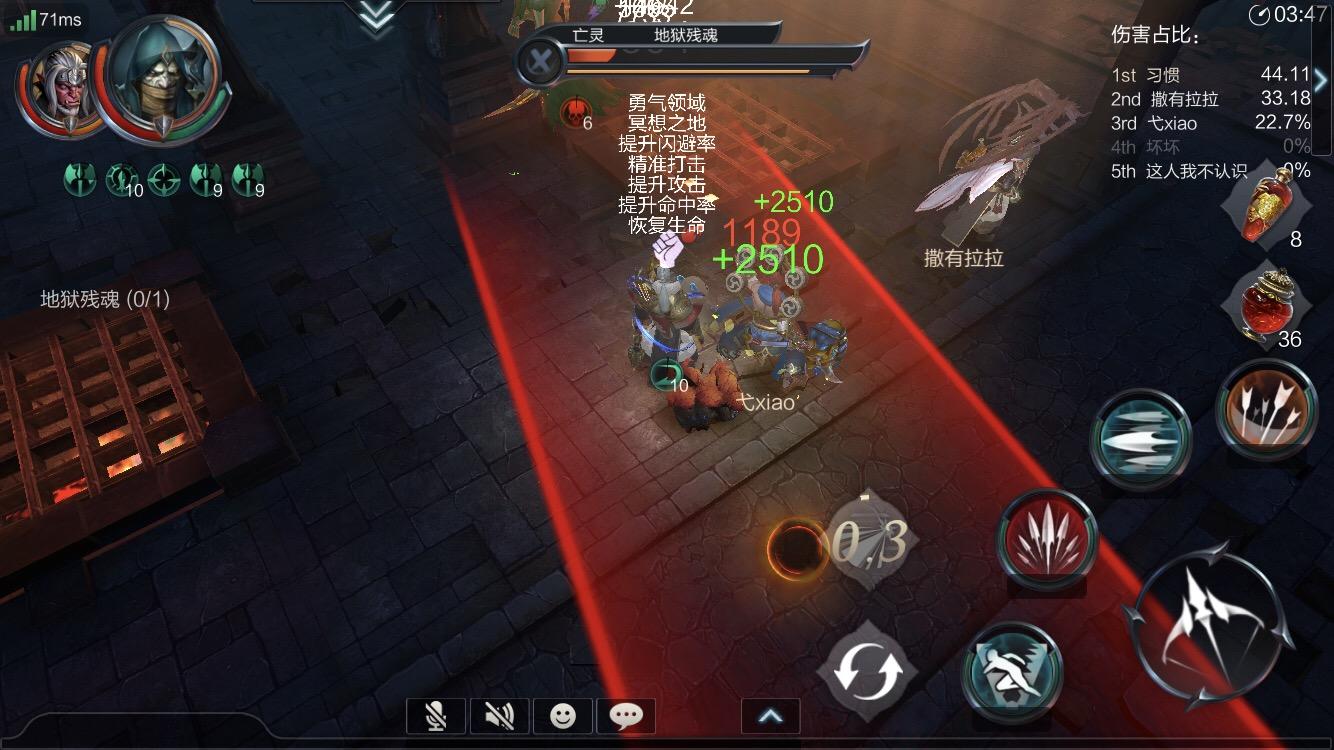Mute the microphone
The height and width of the screenshot is (750, 1334).
coord(436,716)
